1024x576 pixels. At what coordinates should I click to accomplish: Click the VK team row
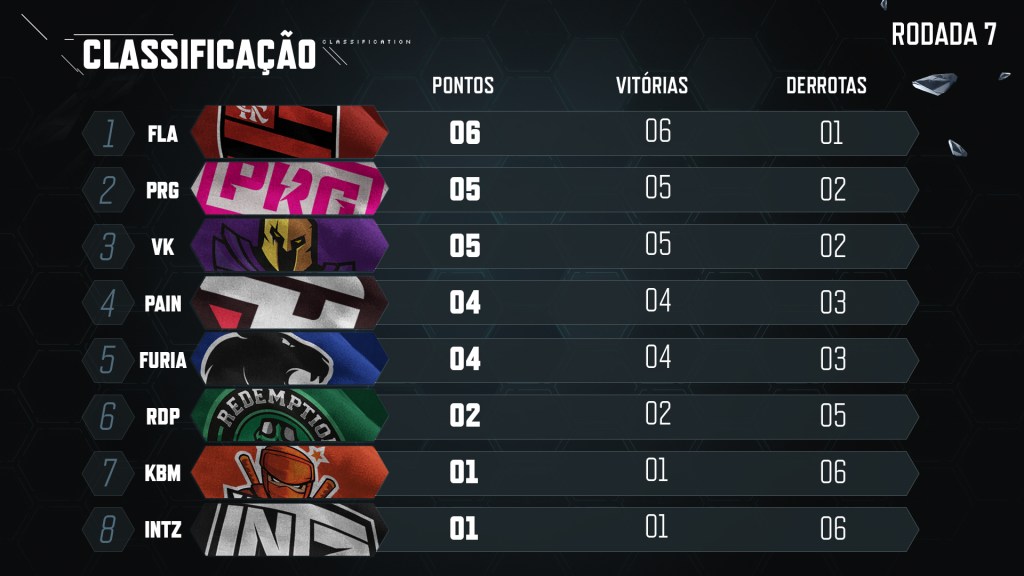pyautogui.click(x=500, y=246)
